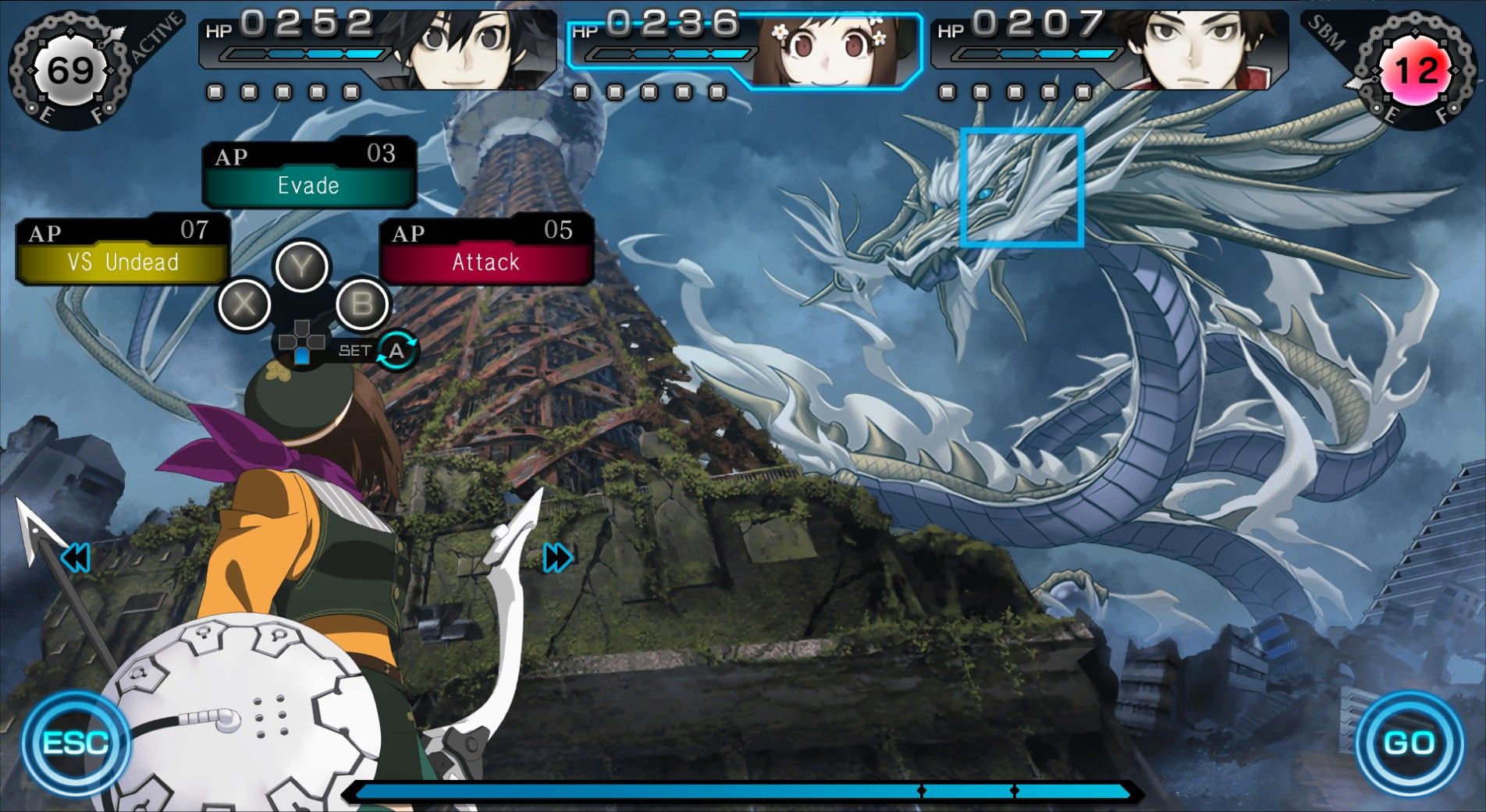
Task: Select the Evade action card
Action: pyautogui.click(x=309, y=185)
